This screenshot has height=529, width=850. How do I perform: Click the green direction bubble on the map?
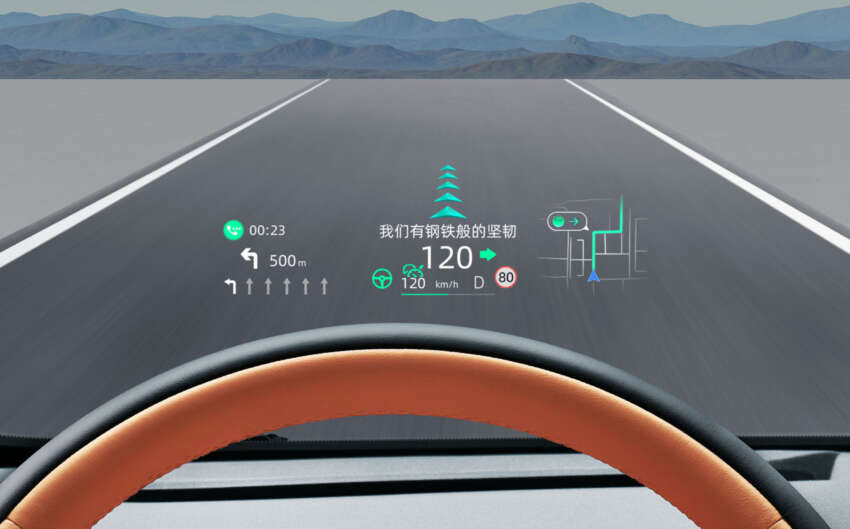point(566,221)
